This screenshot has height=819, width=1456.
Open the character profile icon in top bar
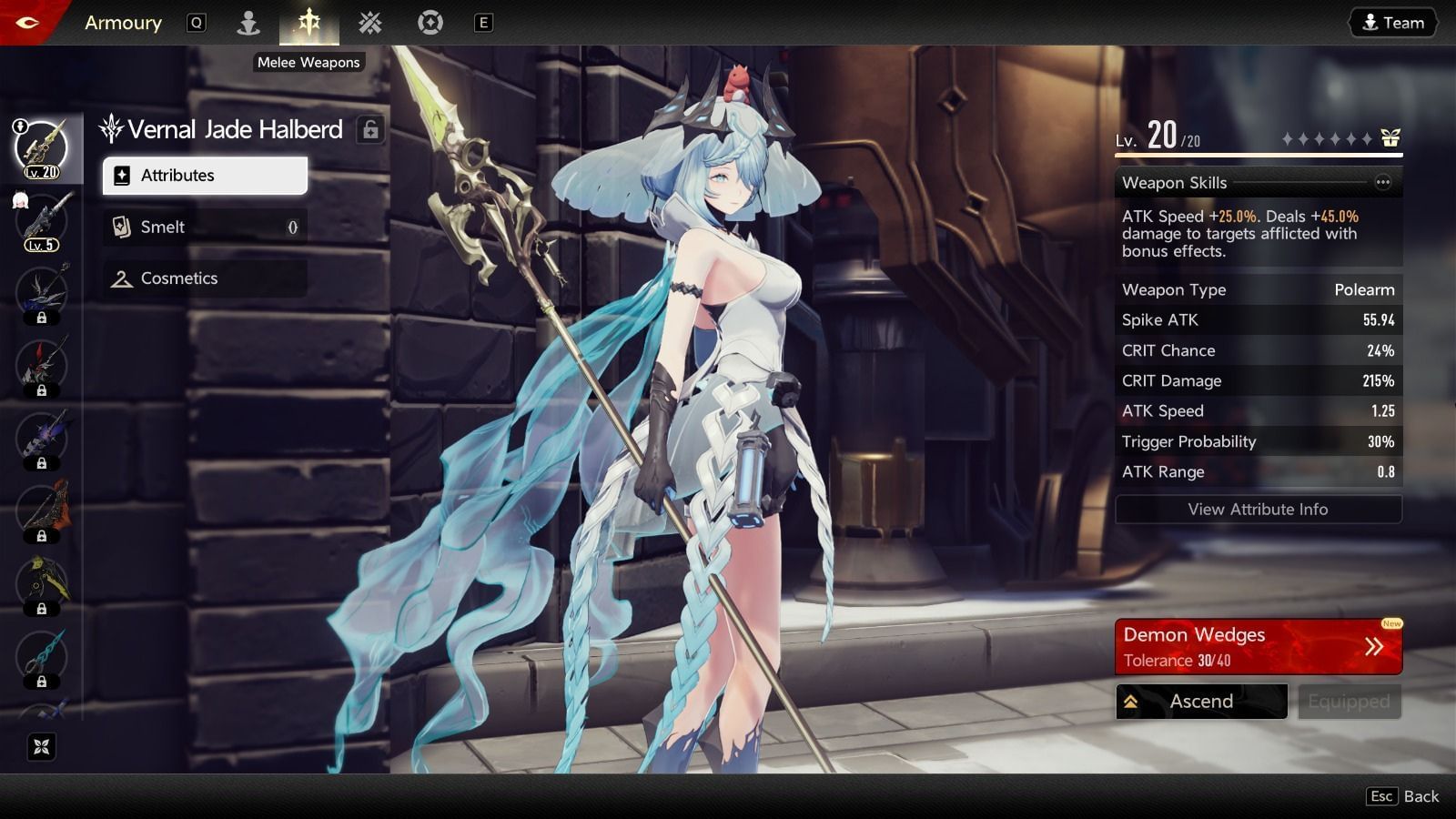click(x=247, y=23)
